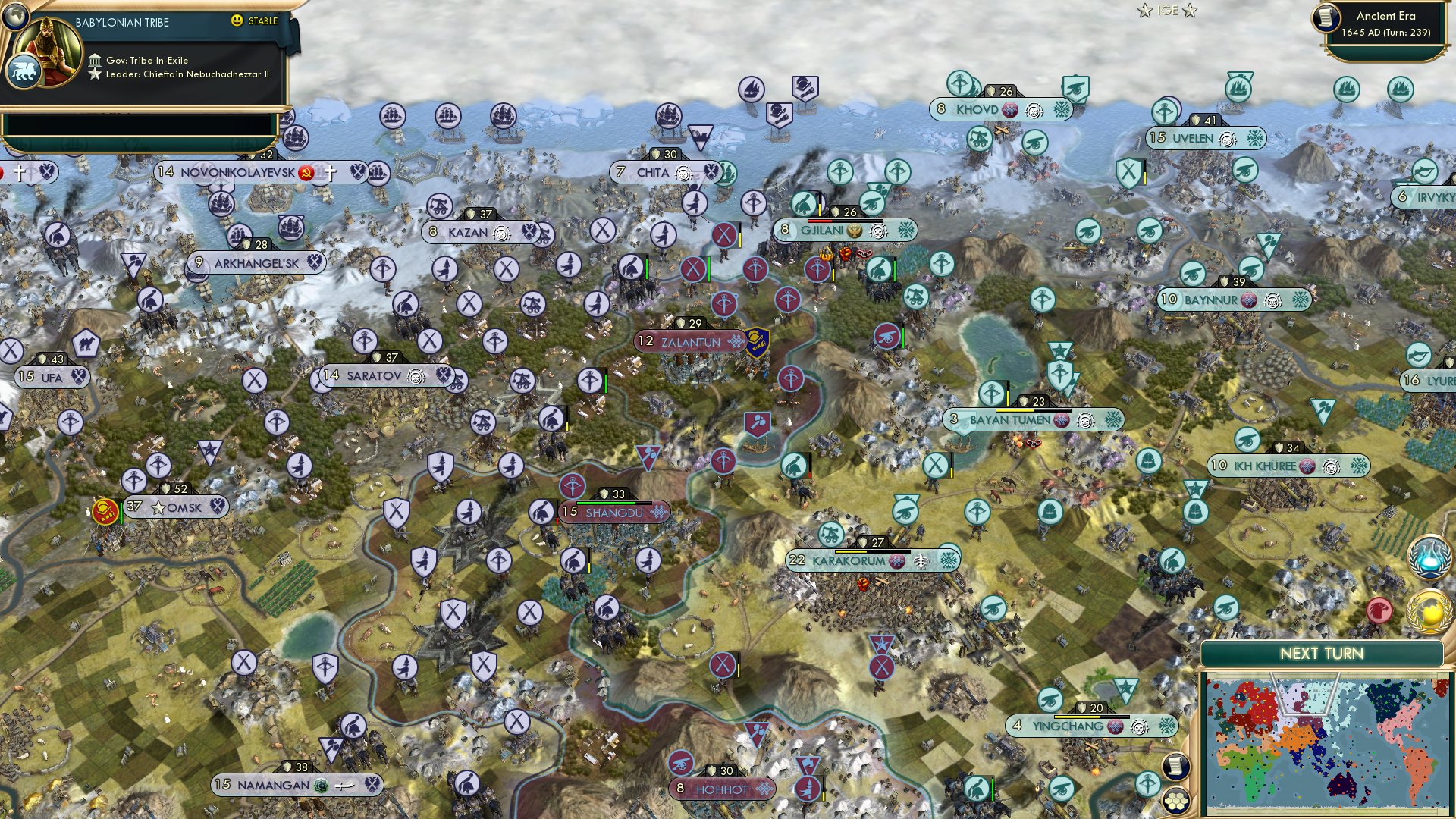This screenshot has height=819, width=1456.
Task: Toggle the IGE In-Game Editor star
Action: tap(1145, 10)
